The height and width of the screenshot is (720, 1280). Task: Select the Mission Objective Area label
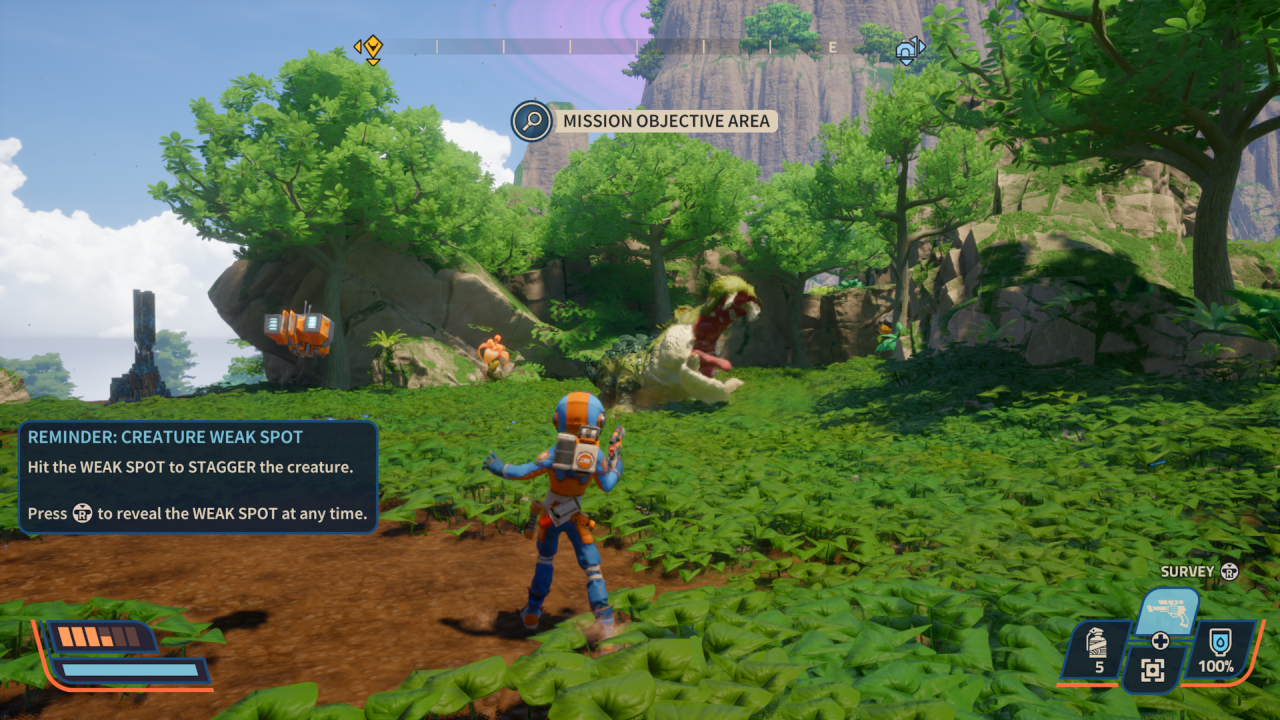coord(666,121)
